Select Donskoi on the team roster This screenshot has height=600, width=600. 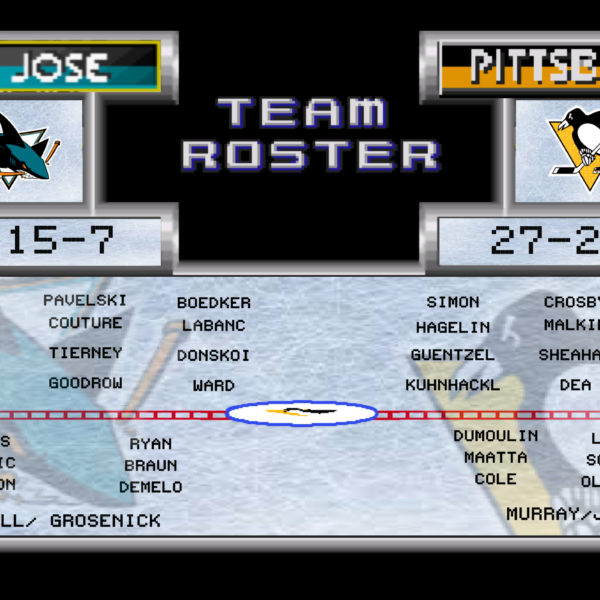click(213, 355)
